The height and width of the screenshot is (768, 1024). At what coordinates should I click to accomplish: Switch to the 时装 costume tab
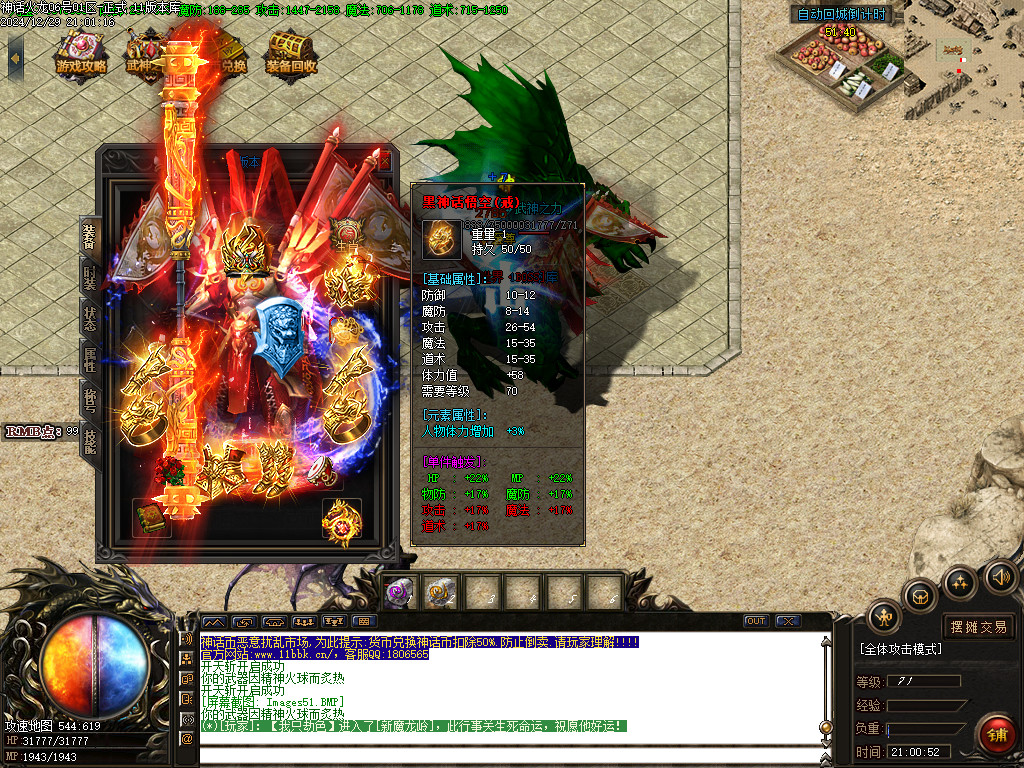(x=90, y=278)
